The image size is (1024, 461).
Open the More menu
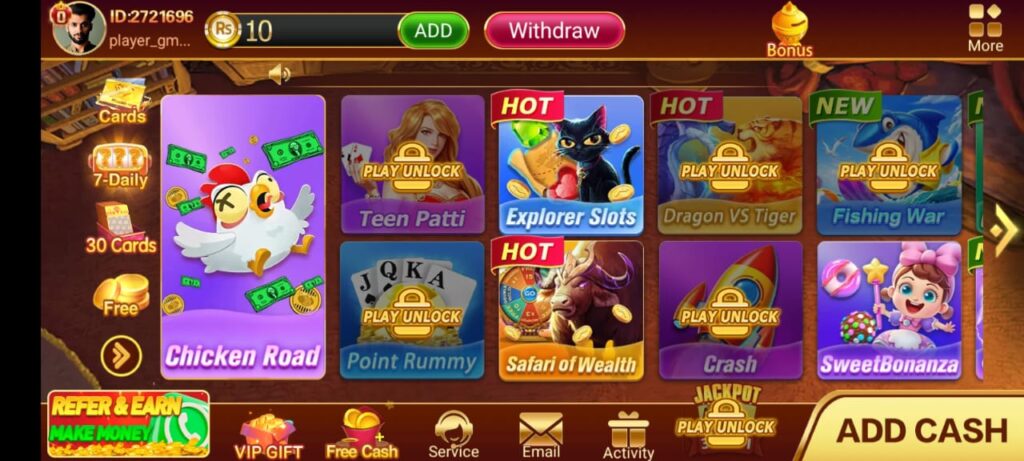[x=985, y=28]
